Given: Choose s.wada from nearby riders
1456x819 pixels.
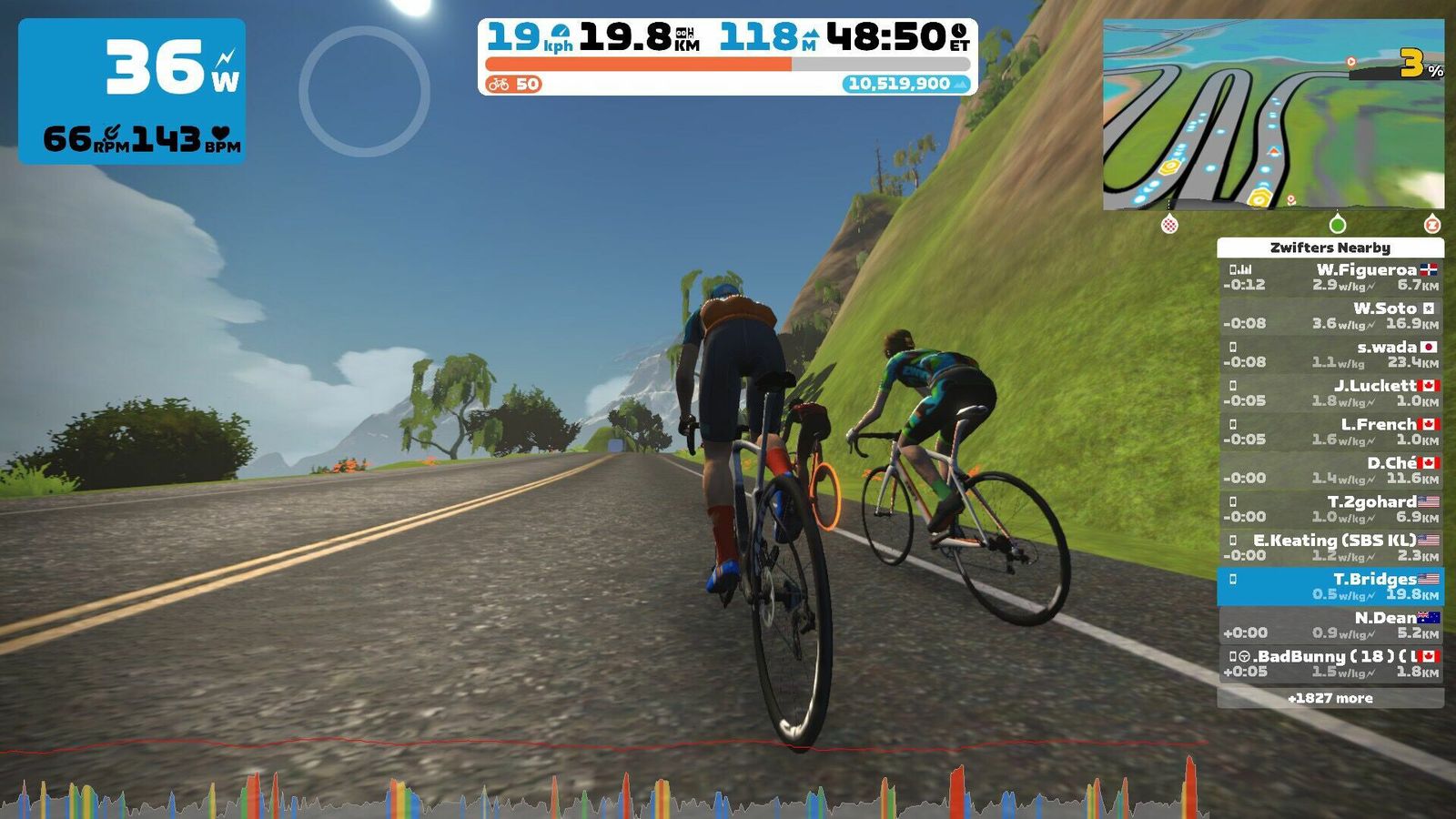Looking at the screenshot, I should tap(1330, 354).
